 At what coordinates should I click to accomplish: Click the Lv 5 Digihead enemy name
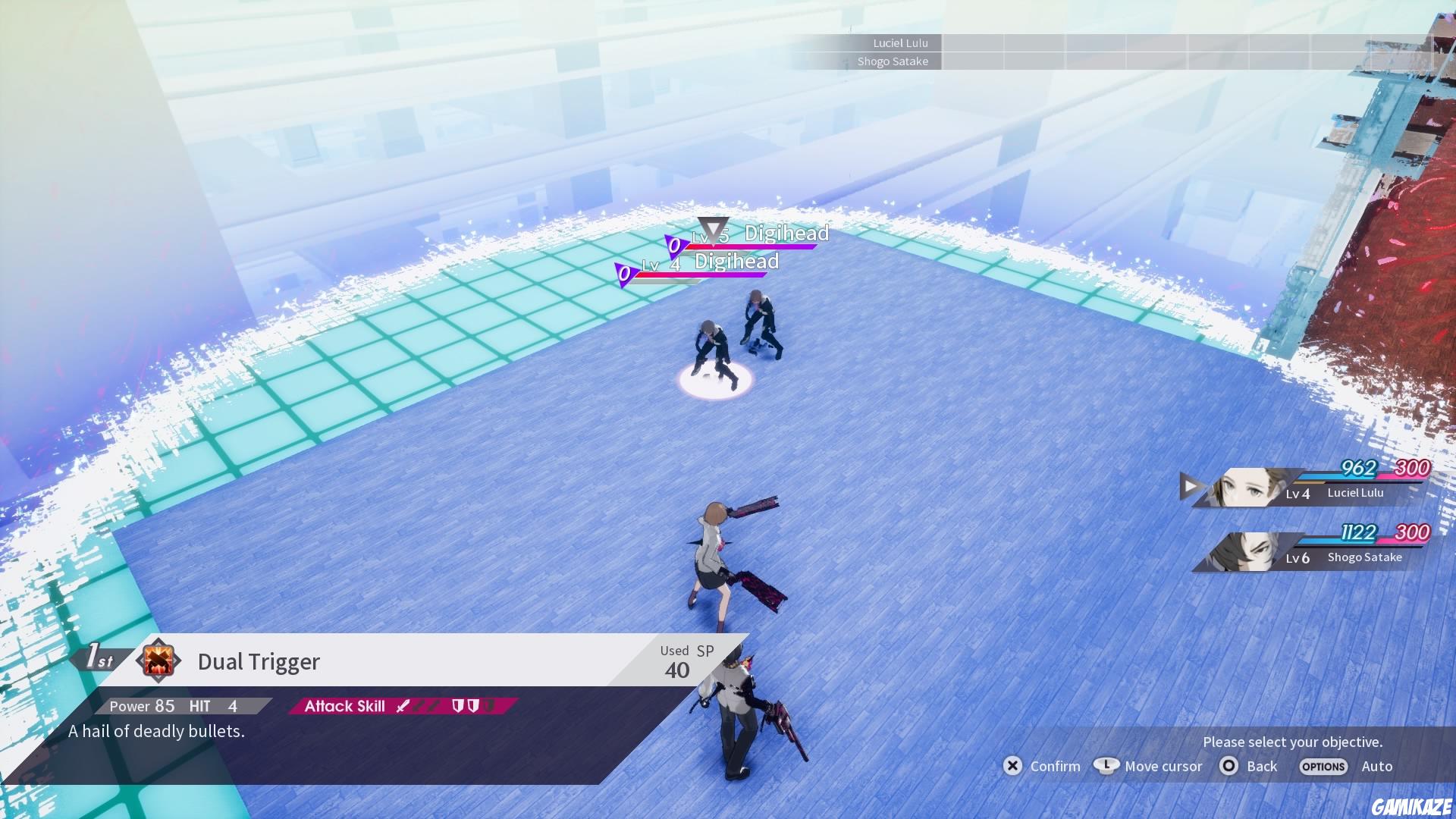786,234
